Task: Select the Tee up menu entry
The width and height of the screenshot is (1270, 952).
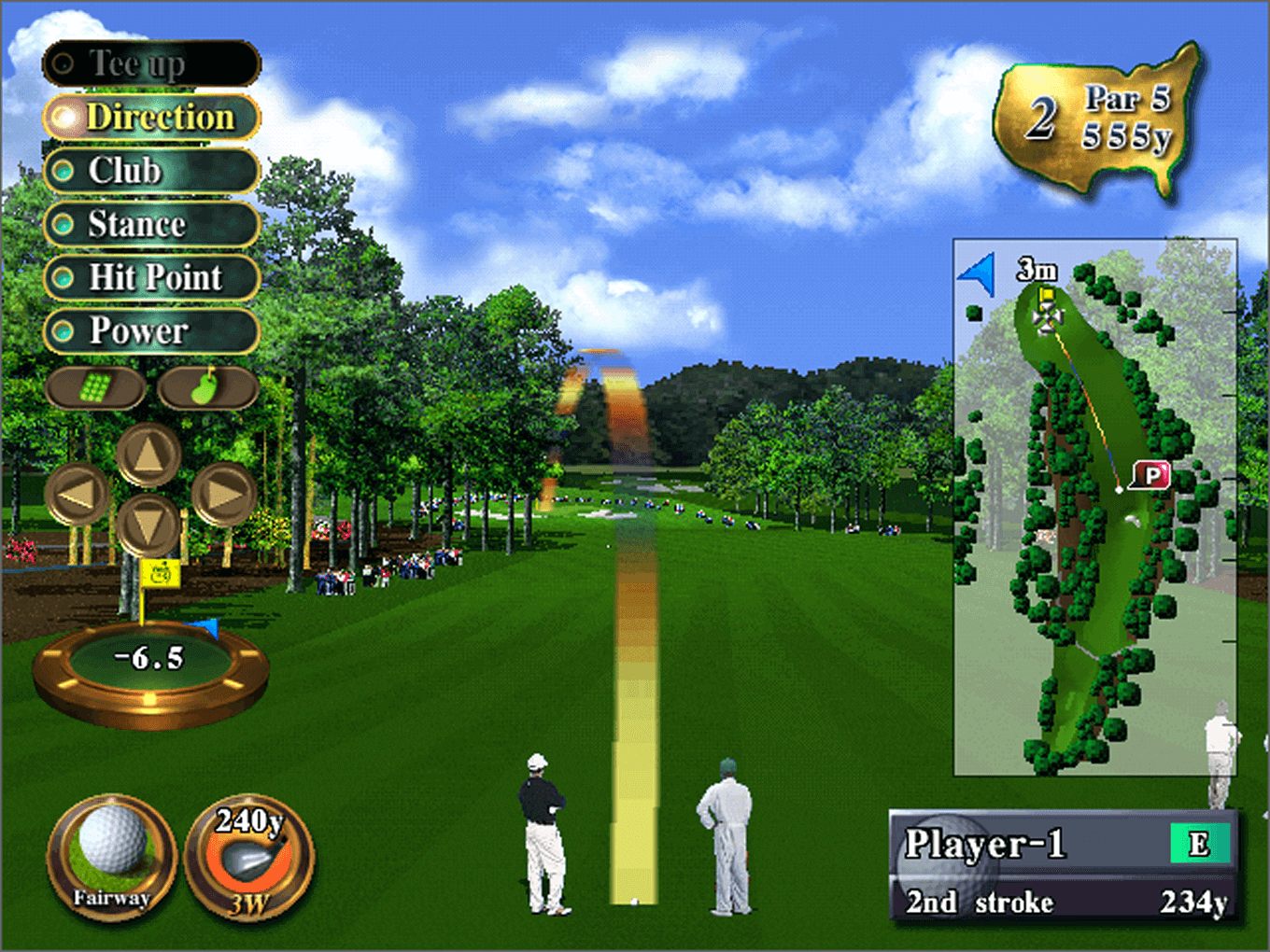Action: tap(151, 63)
